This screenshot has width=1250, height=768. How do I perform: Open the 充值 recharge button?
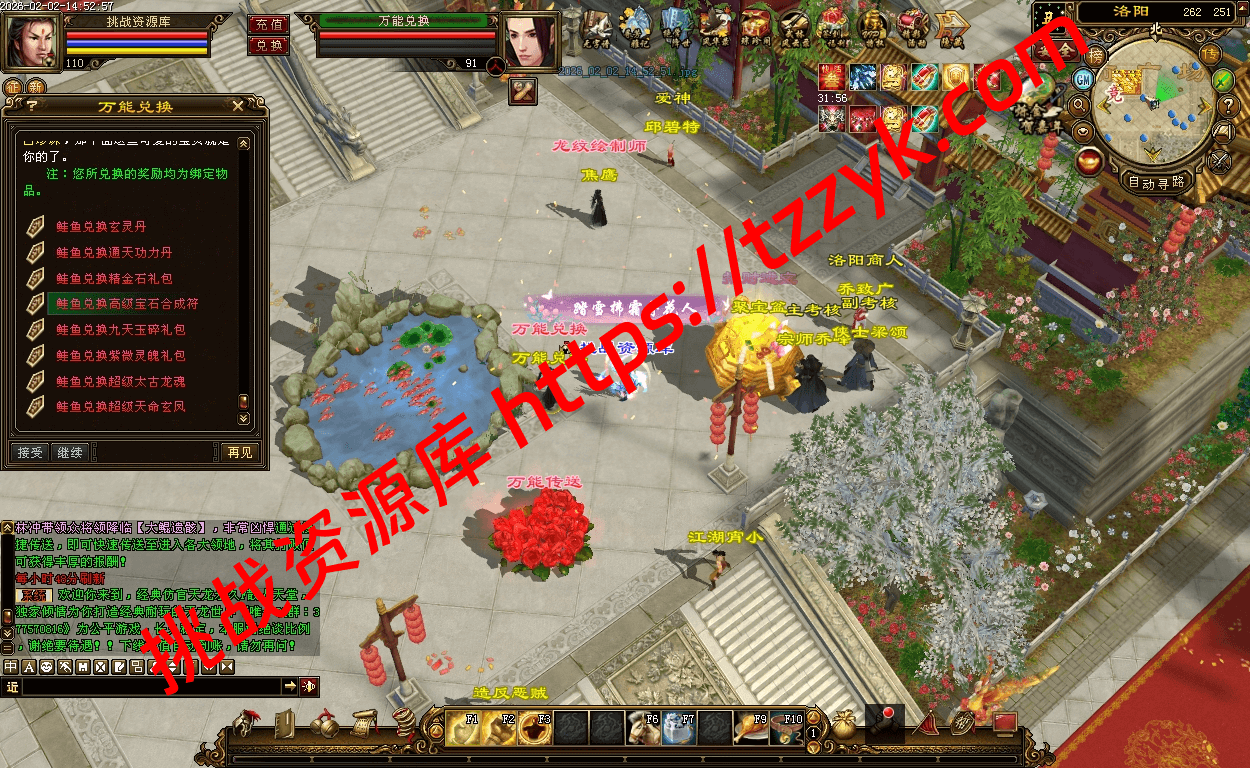coord(267,24)
